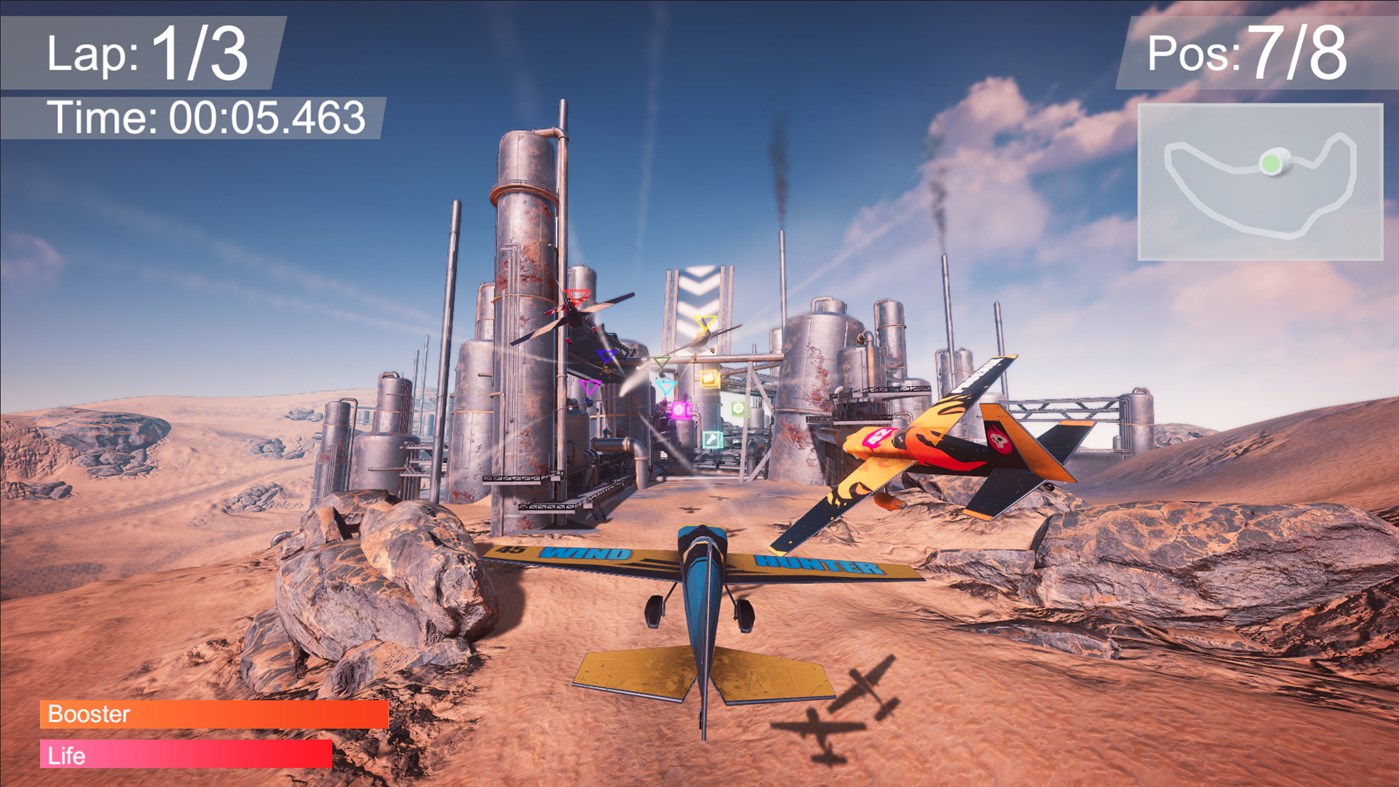Click the green pickup icon near the scaffolding
The height and width of the screenshot is (787, 1399).
738,408
